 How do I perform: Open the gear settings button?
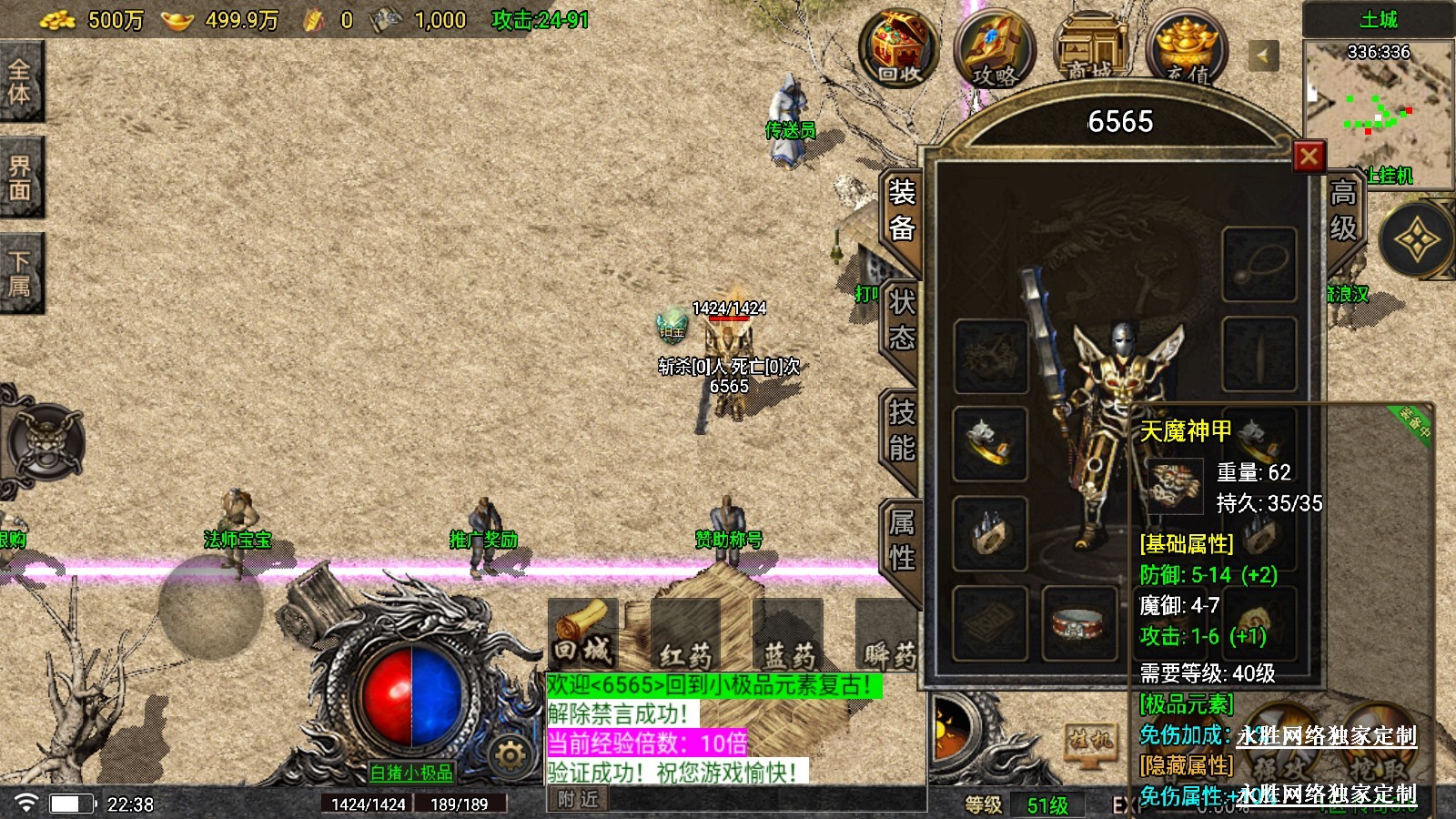click(x=510, y=754)
